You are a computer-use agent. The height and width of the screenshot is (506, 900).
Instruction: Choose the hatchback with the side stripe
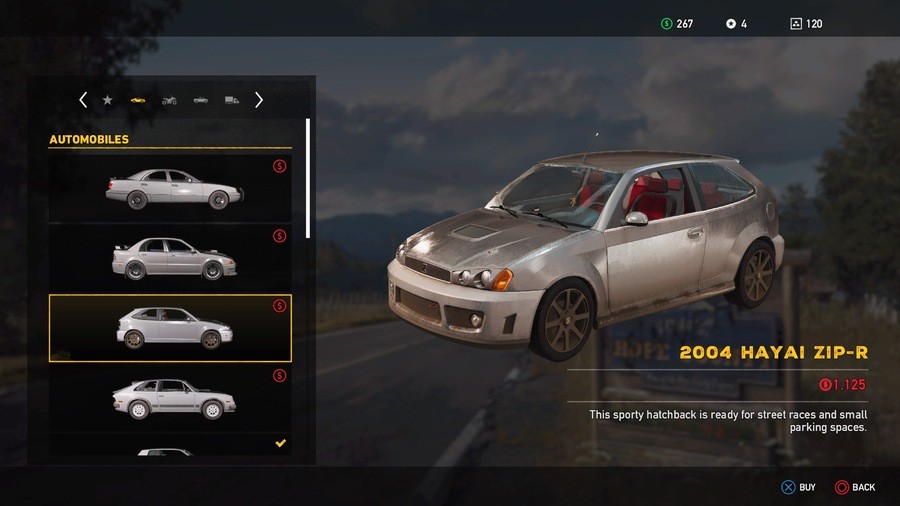[x=170, y=398]
